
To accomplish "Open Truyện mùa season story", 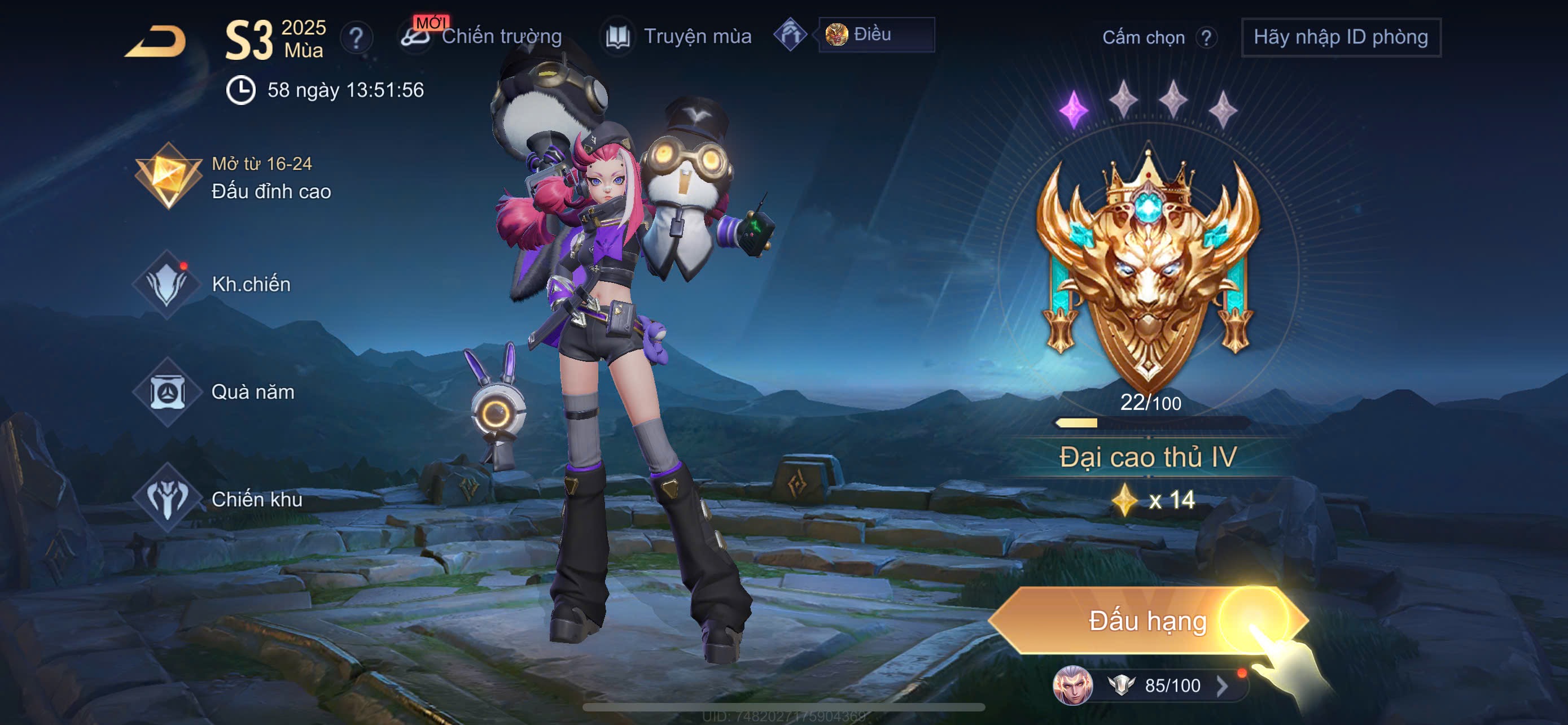I will click(x=678, y=37).
